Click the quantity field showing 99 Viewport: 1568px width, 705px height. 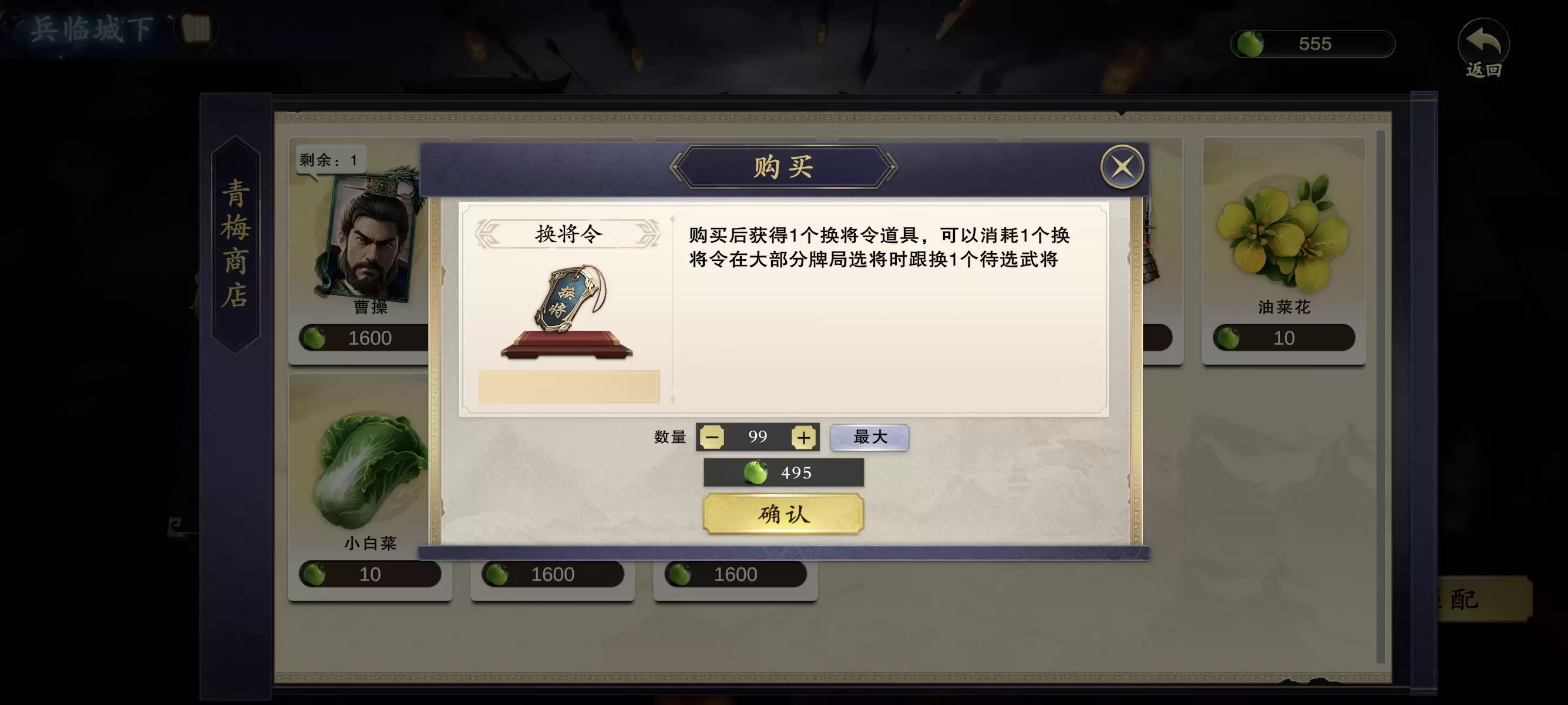click(757, 437)
